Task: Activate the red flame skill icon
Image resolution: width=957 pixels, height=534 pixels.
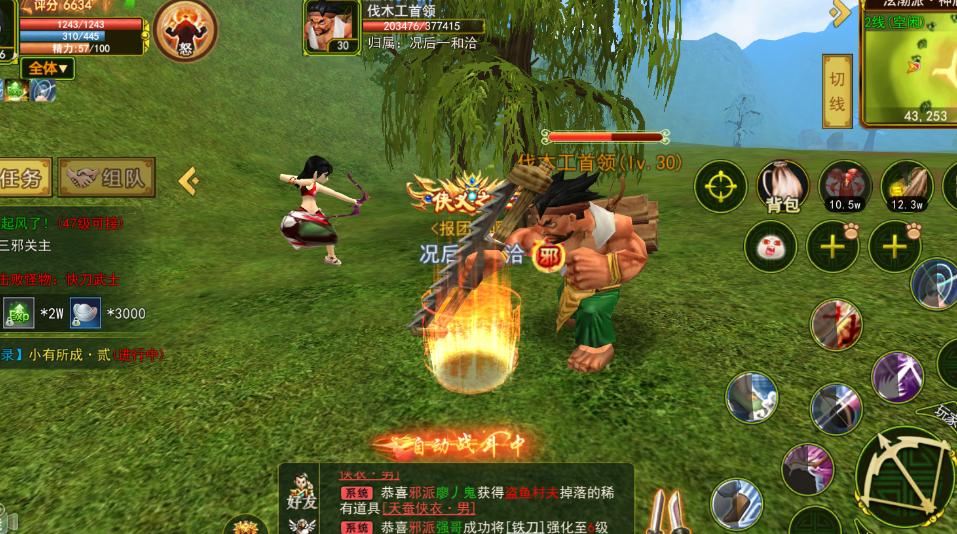Action: tap(835, 324)
